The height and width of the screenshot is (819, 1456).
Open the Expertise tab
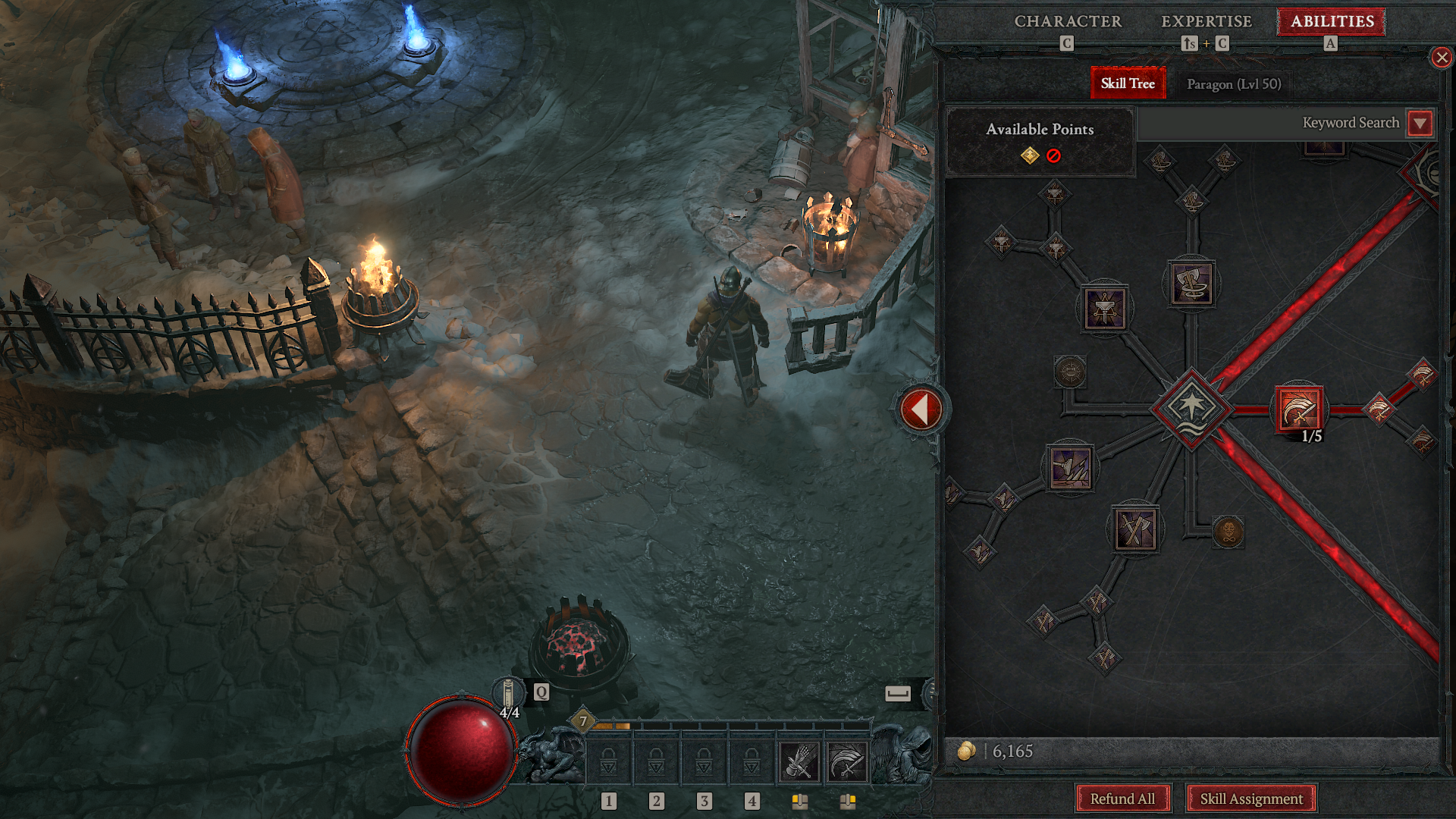coord(1207,21)
